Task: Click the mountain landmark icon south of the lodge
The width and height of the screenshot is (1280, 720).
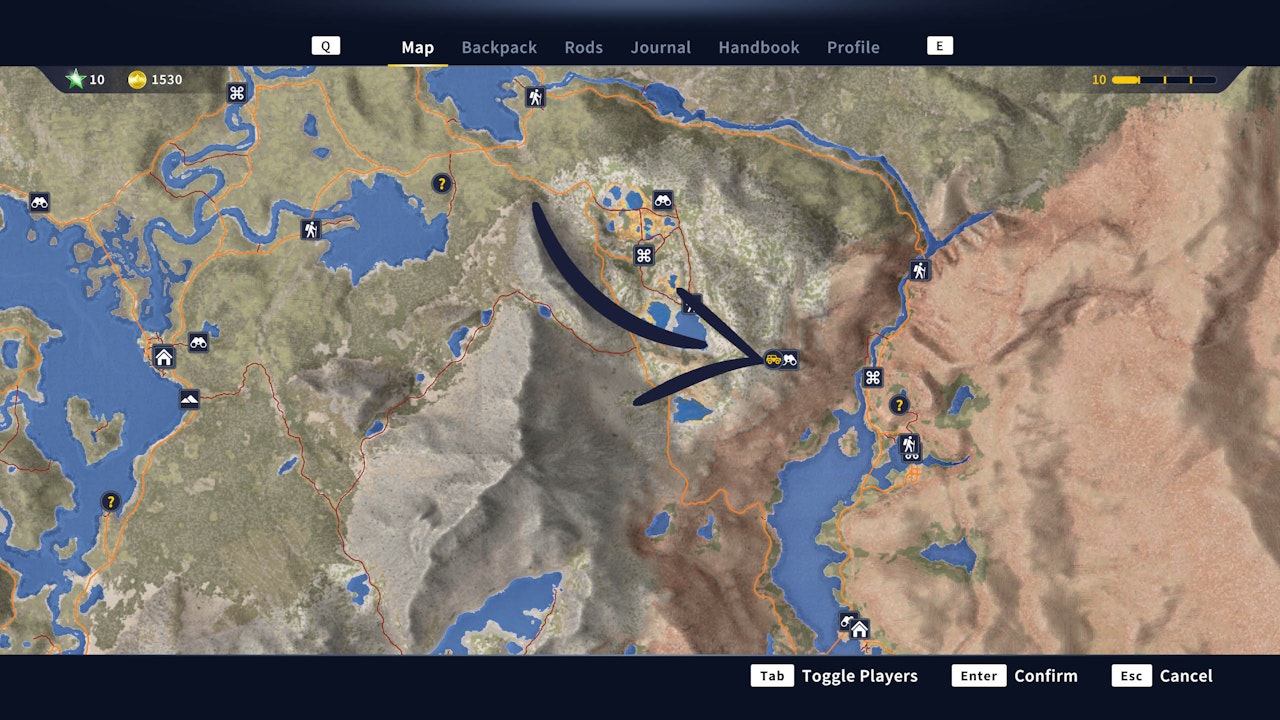Action: tap(188, 400)
